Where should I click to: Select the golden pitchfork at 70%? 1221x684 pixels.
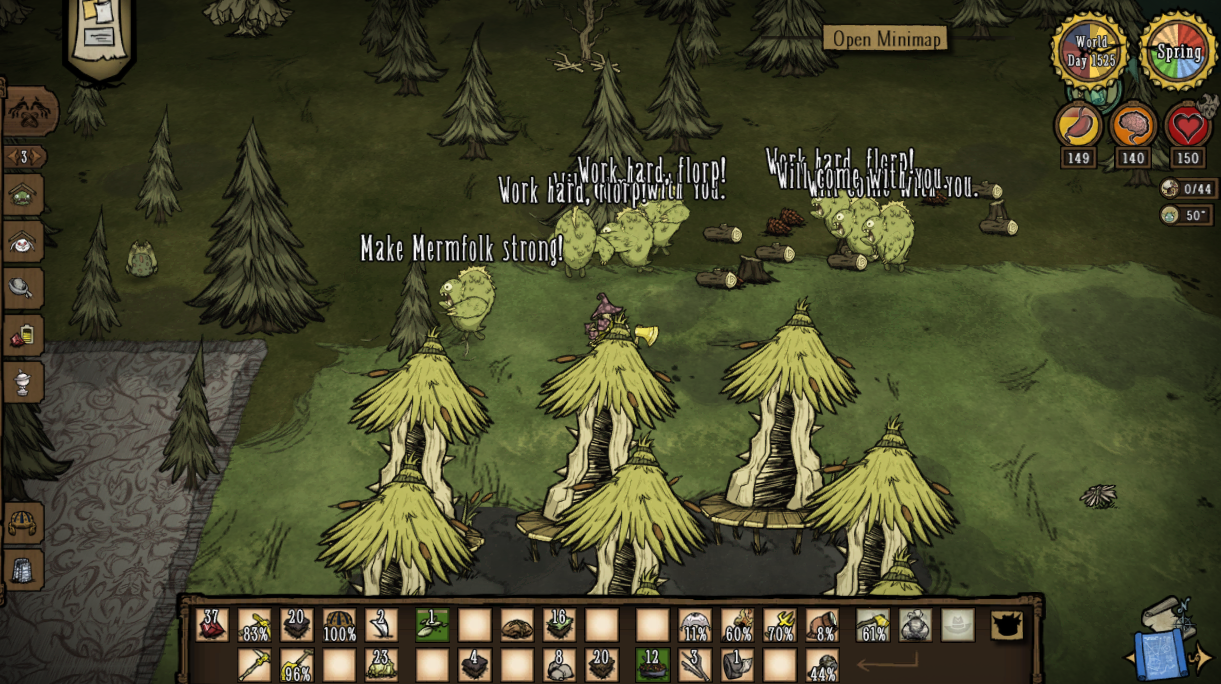pyautogui.click(x=779, y=625)
